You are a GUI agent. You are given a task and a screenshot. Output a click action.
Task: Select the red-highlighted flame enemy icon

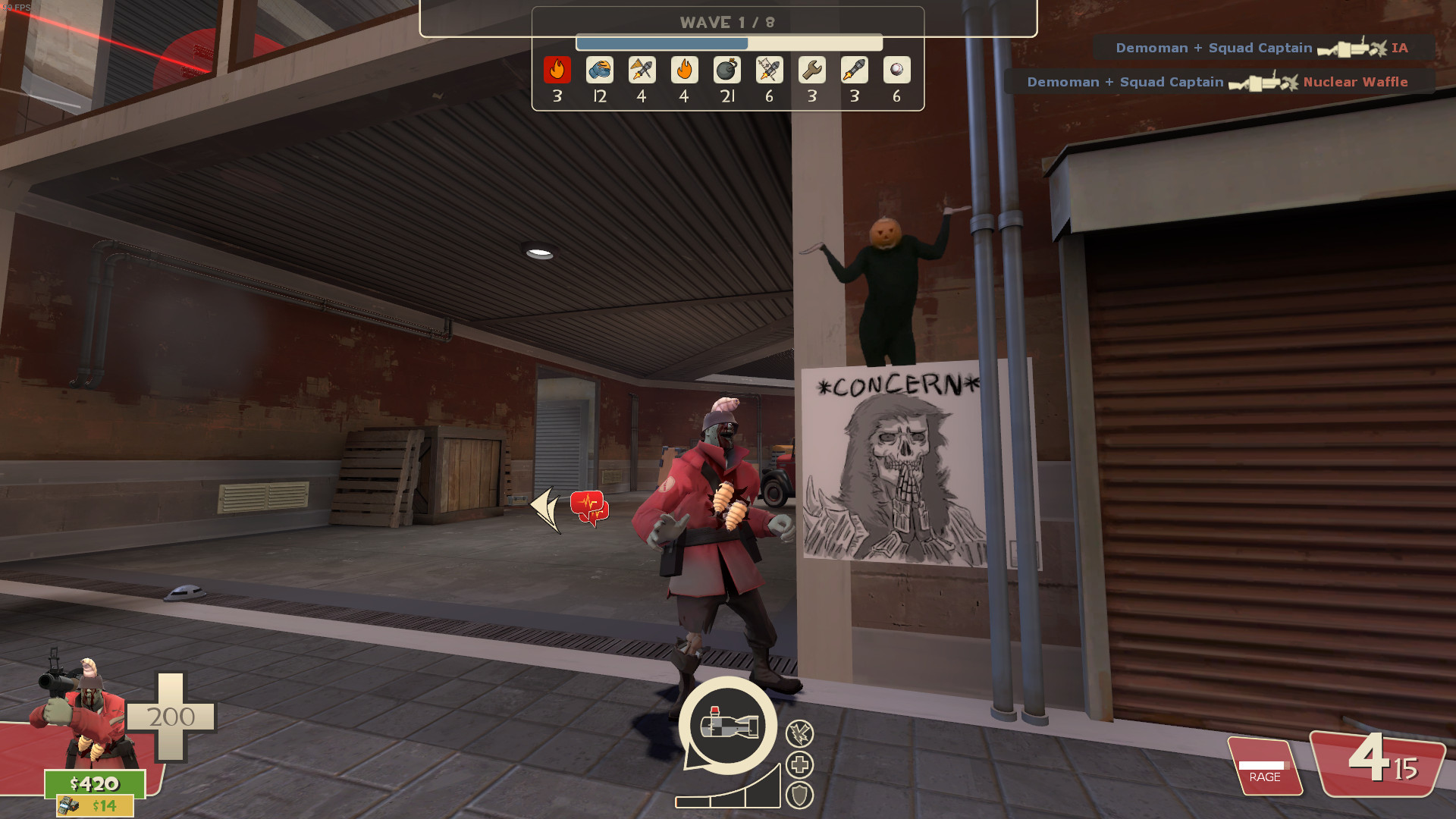[x=557, y=71]
